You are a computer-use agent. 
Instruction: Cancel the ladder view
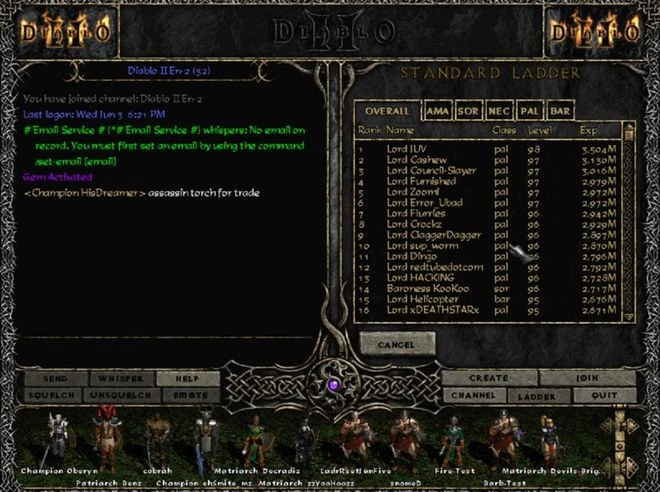pyautogui.click(x=397, y=343)
